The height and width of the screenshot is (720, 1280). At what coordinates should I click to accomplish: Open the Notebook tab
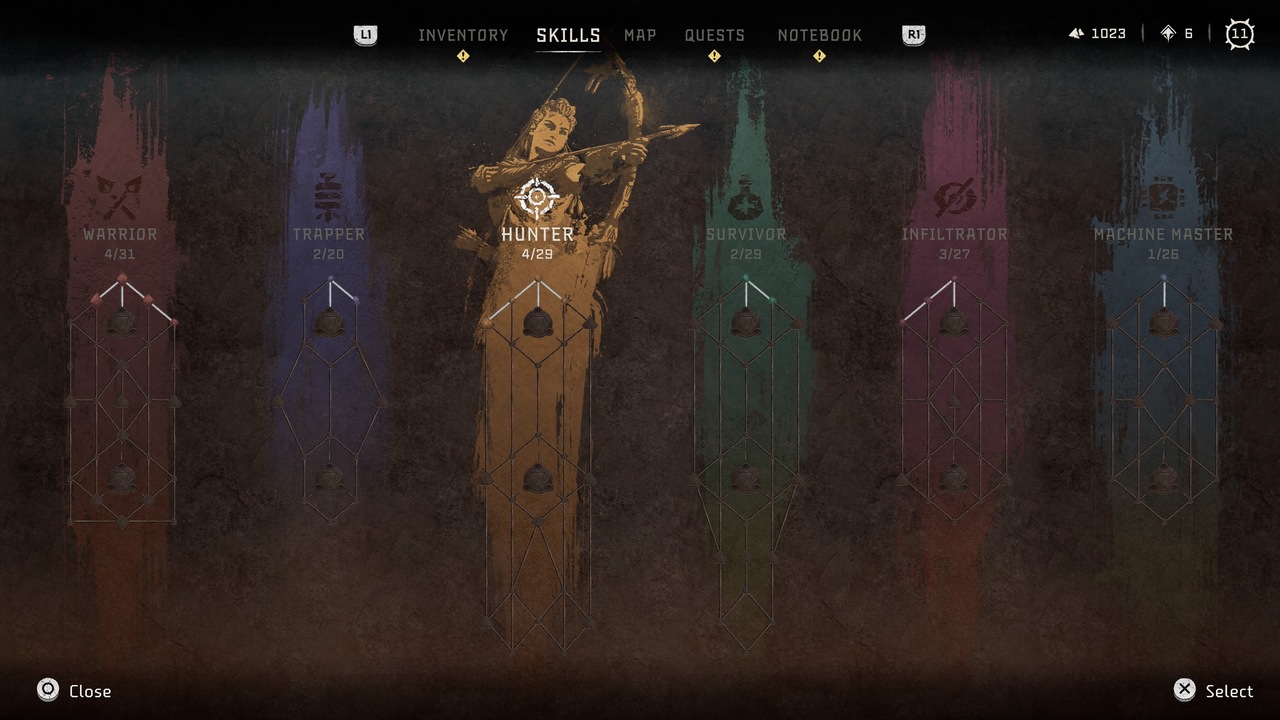[x=819, y=35]
